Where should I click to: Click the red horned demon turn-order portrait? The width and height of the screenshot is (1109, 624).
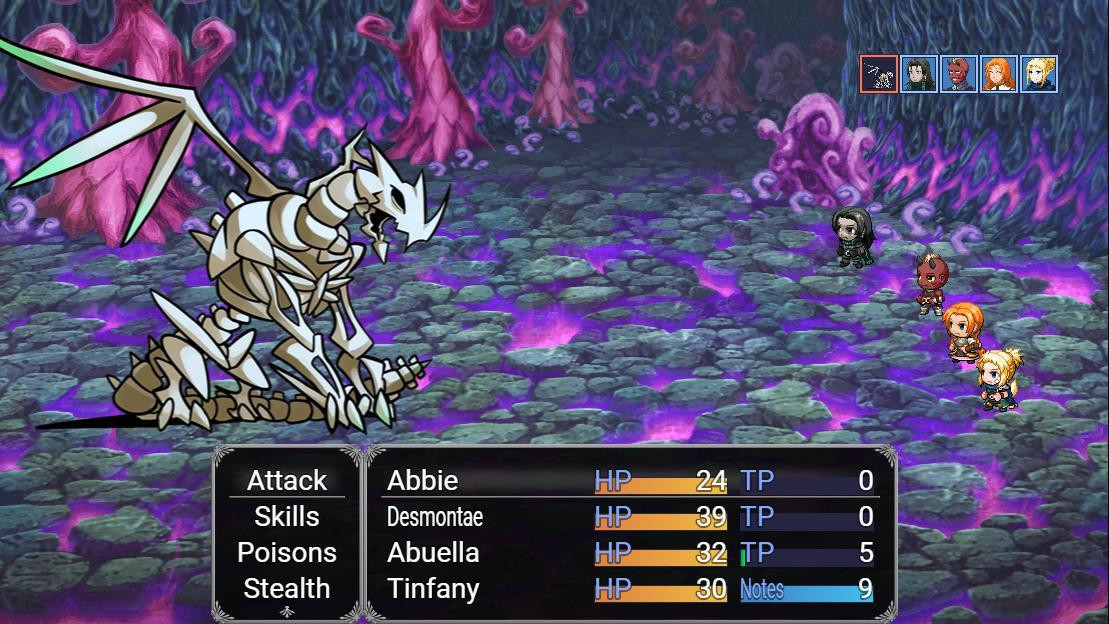(x=959, y=74)
